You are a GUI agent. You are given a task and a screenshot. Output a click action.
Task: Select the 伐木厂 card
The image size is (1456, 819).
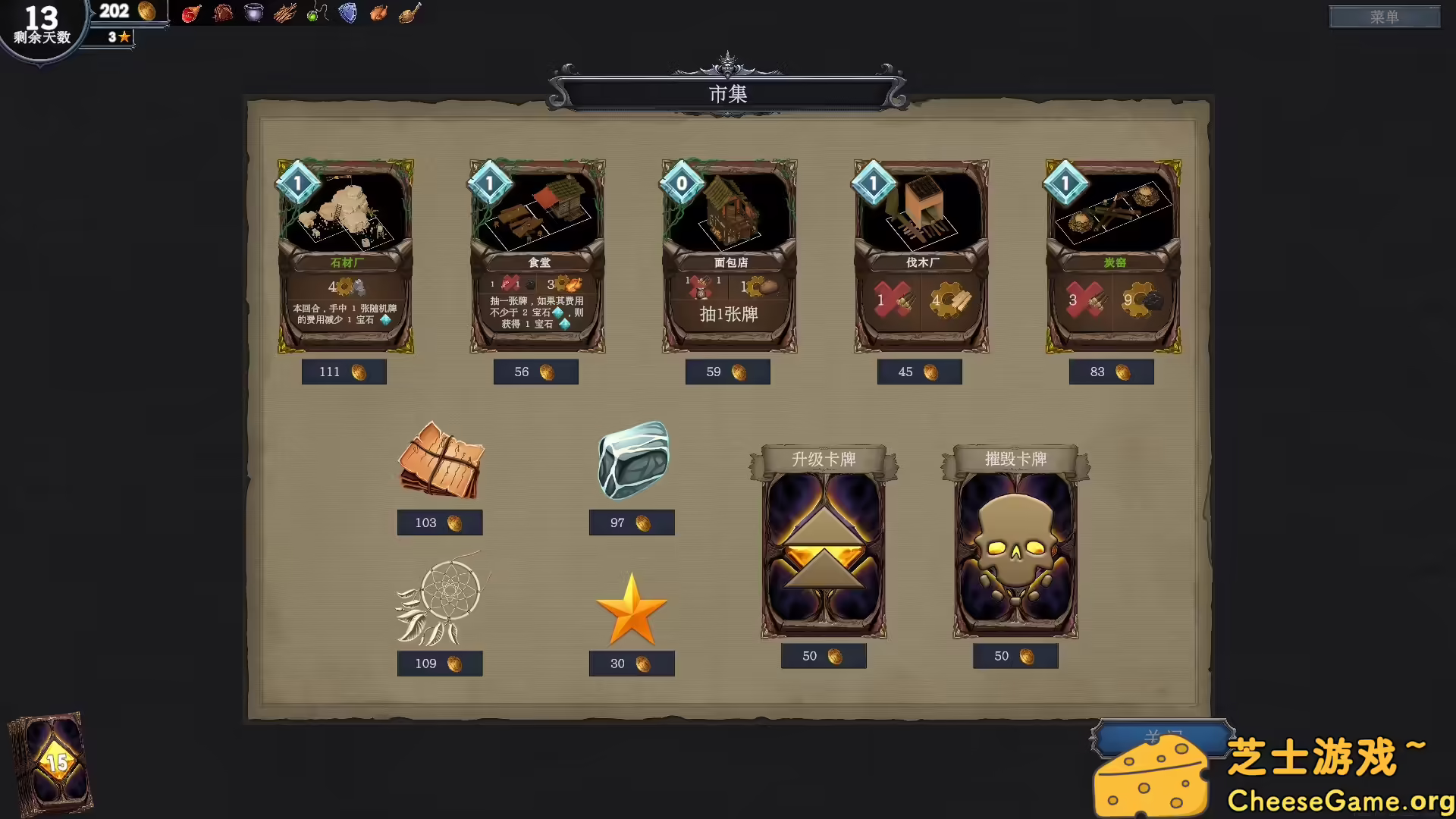click(920, 258)
